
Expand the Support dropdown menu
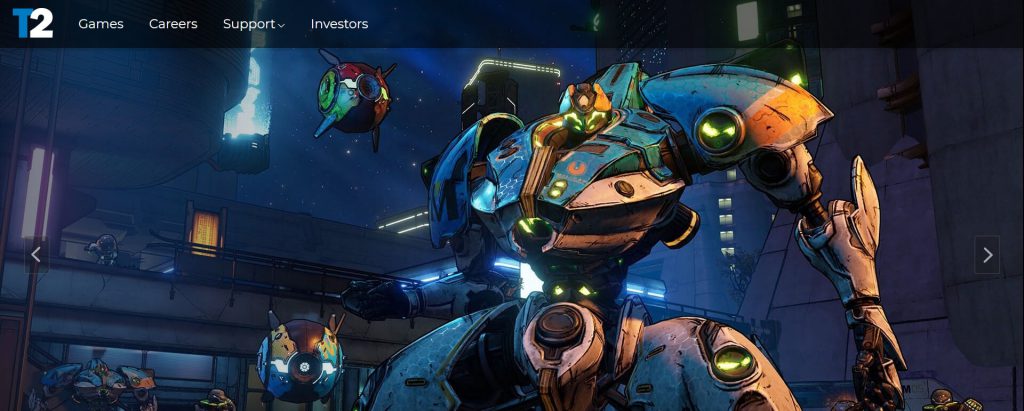click(x=253, y=24)
